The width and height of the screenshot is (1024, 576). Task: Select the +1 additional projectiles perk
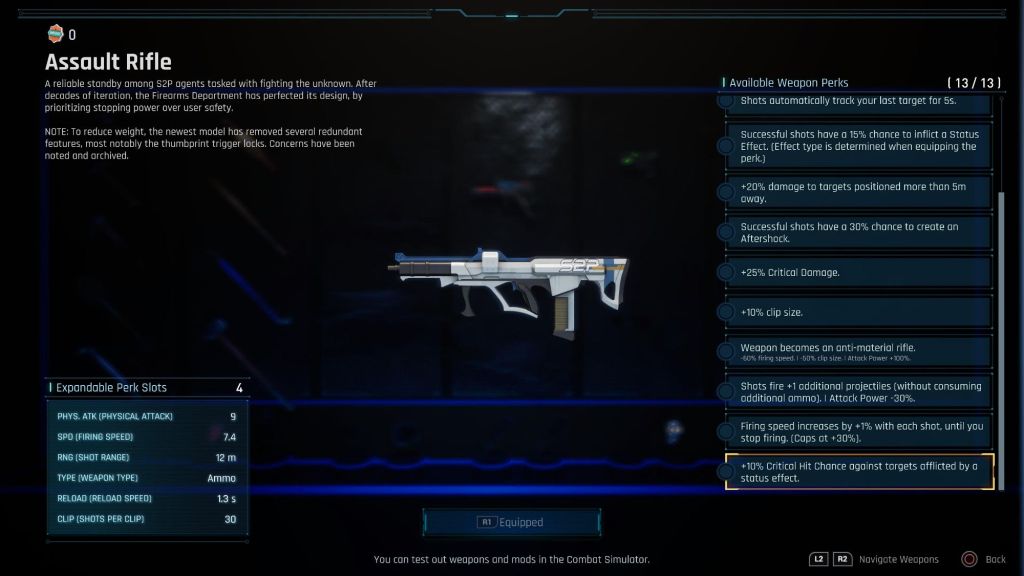click(x=859, y=392)
